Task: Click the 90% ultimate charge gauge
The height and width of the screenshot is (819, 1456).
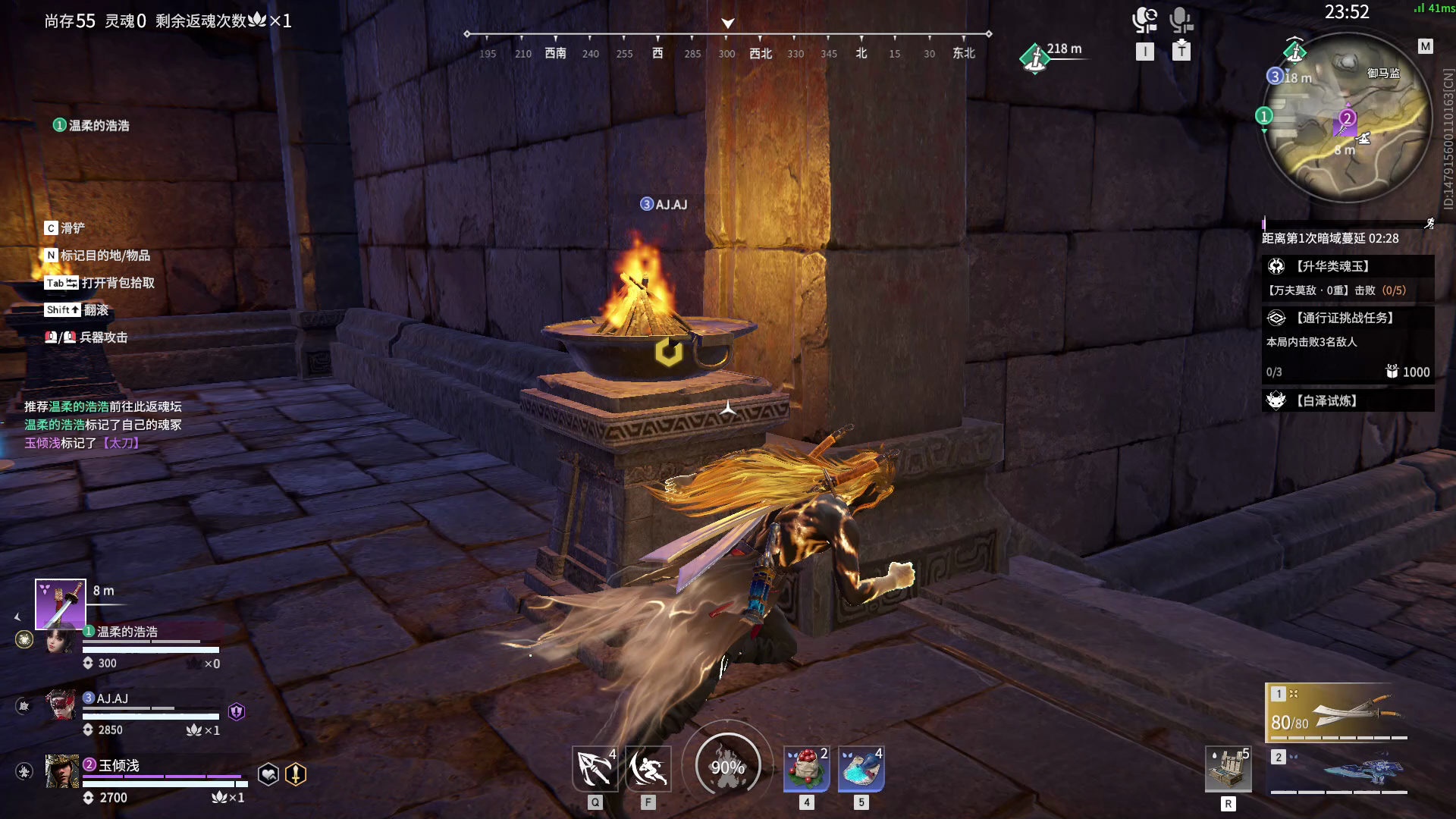Action: click(x=727, y=767)
